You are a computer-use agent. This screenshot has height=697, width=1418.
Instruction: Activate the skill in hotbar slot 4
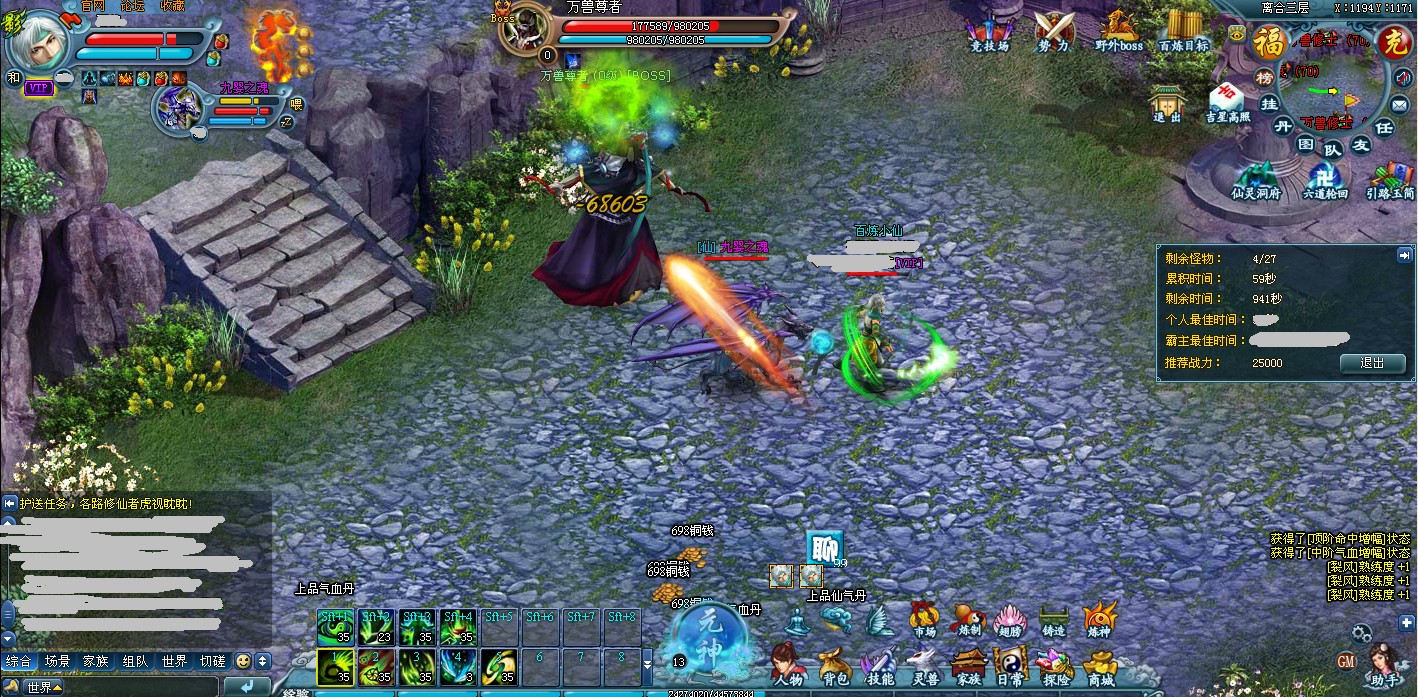tap(457, 666)
